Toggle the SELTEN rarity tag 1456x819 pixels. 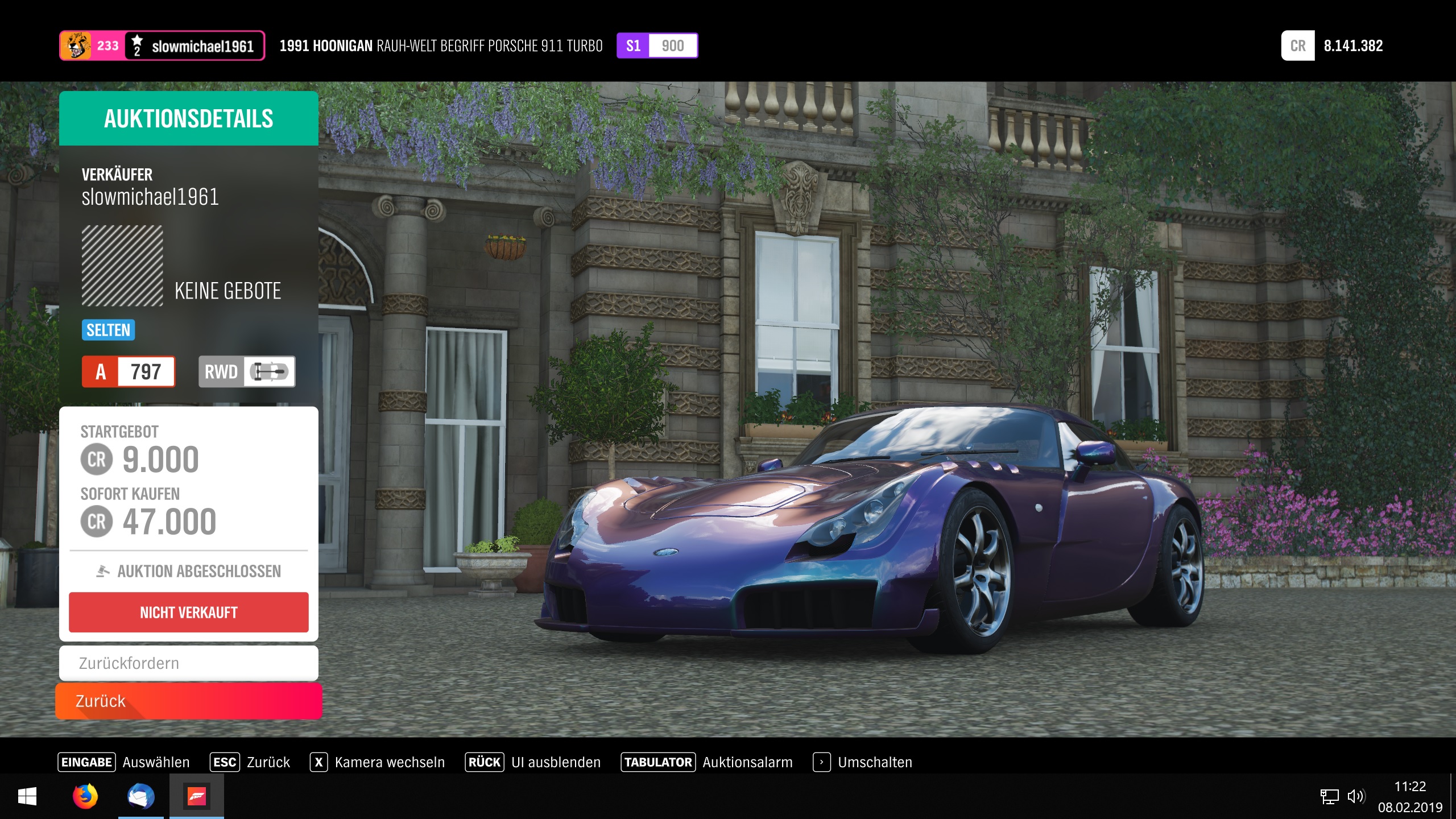pyautogui.click(x=108, y=329)
